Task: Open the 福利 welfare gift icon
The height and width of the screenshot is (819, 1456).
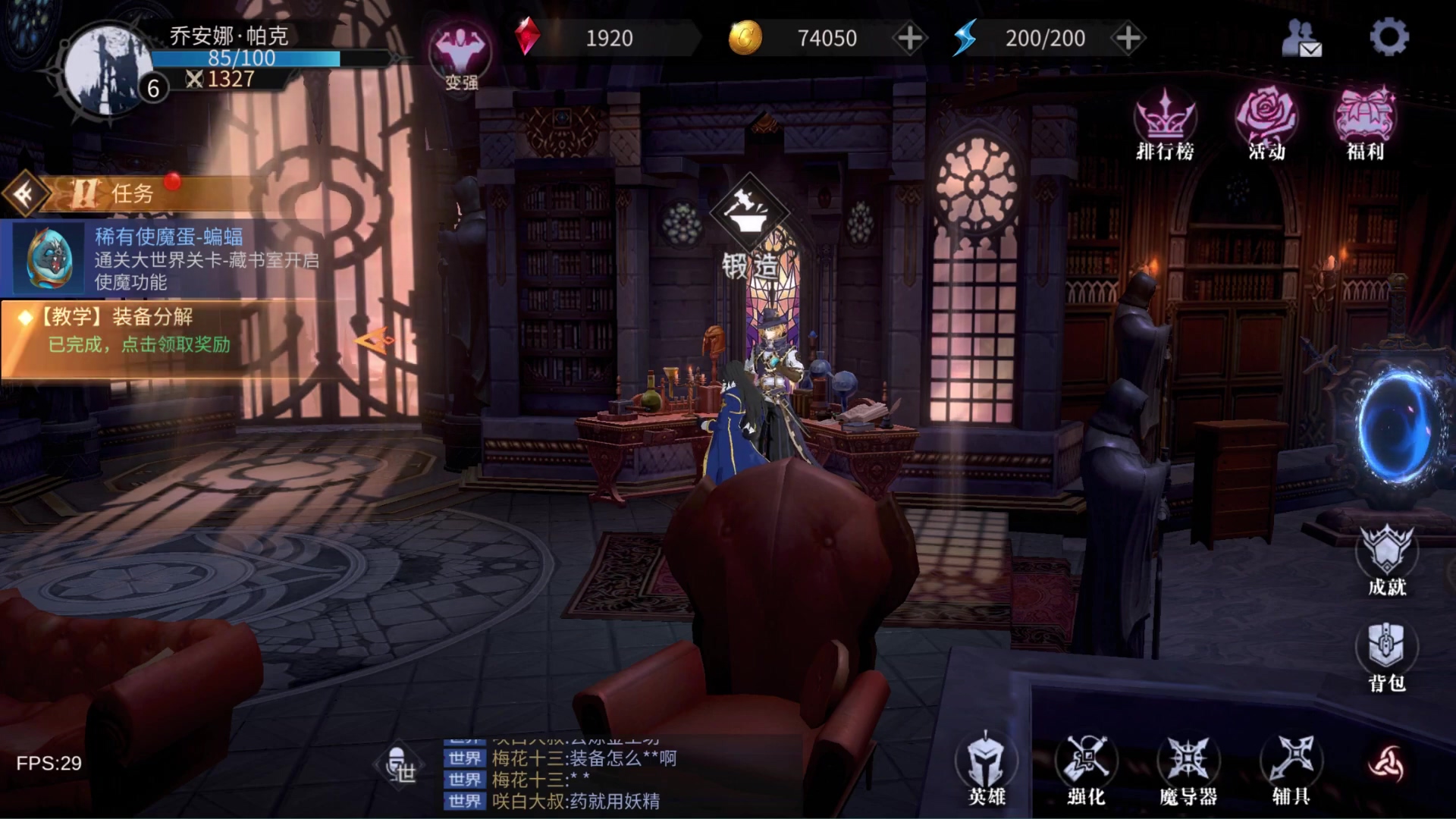Action: point(1365,124)
